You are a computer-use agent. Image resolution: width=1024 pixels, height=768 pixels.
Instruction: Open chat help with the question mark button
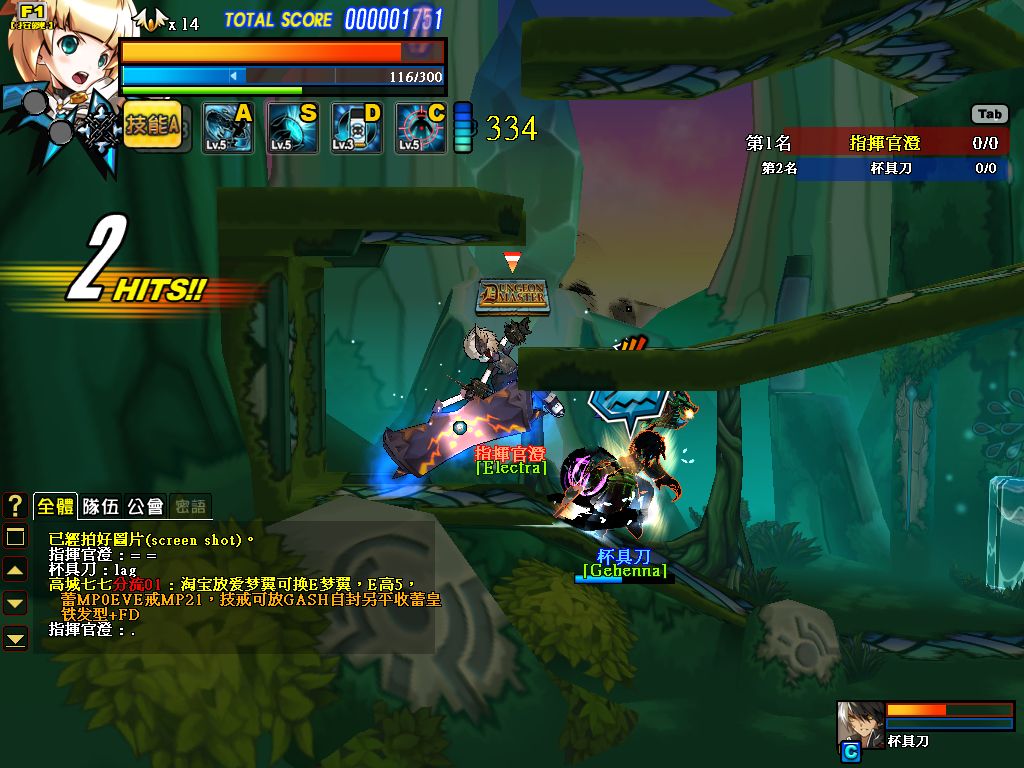(15, 506)
